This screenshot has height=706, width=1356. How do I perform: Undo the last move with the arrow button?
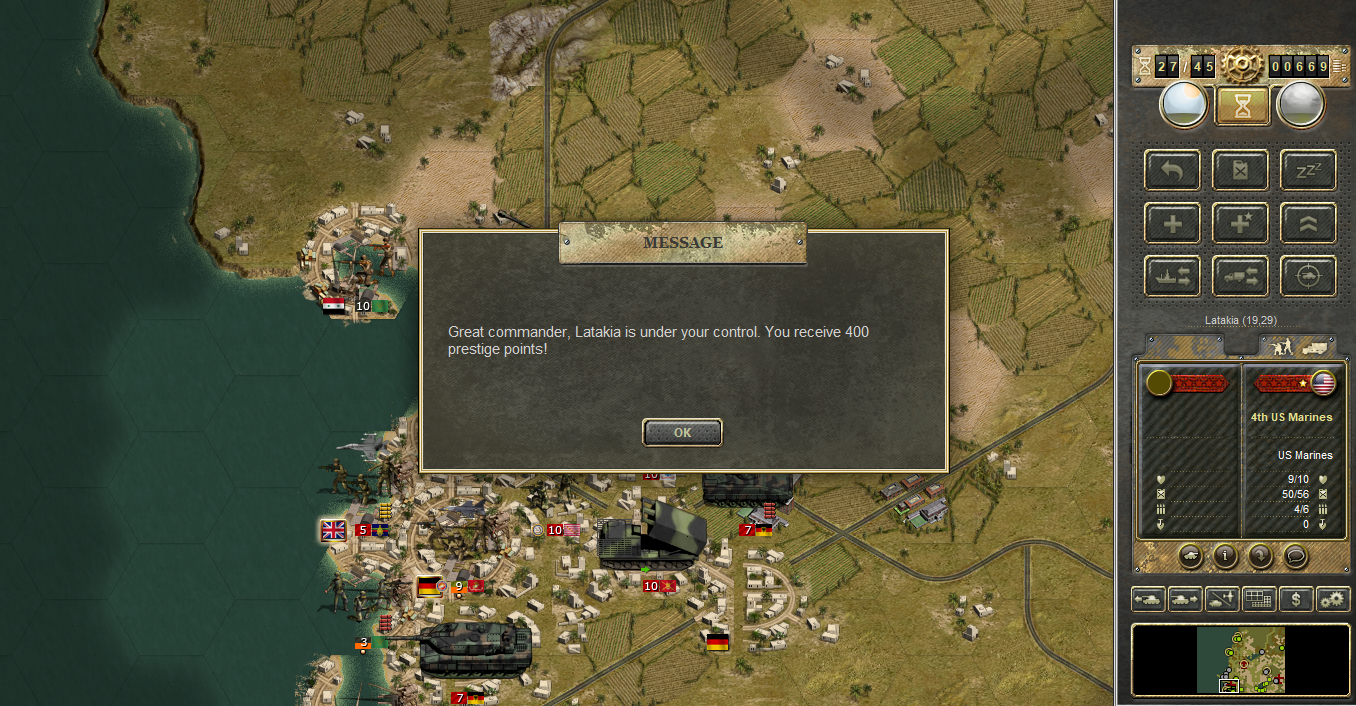tap(1172, 171)
